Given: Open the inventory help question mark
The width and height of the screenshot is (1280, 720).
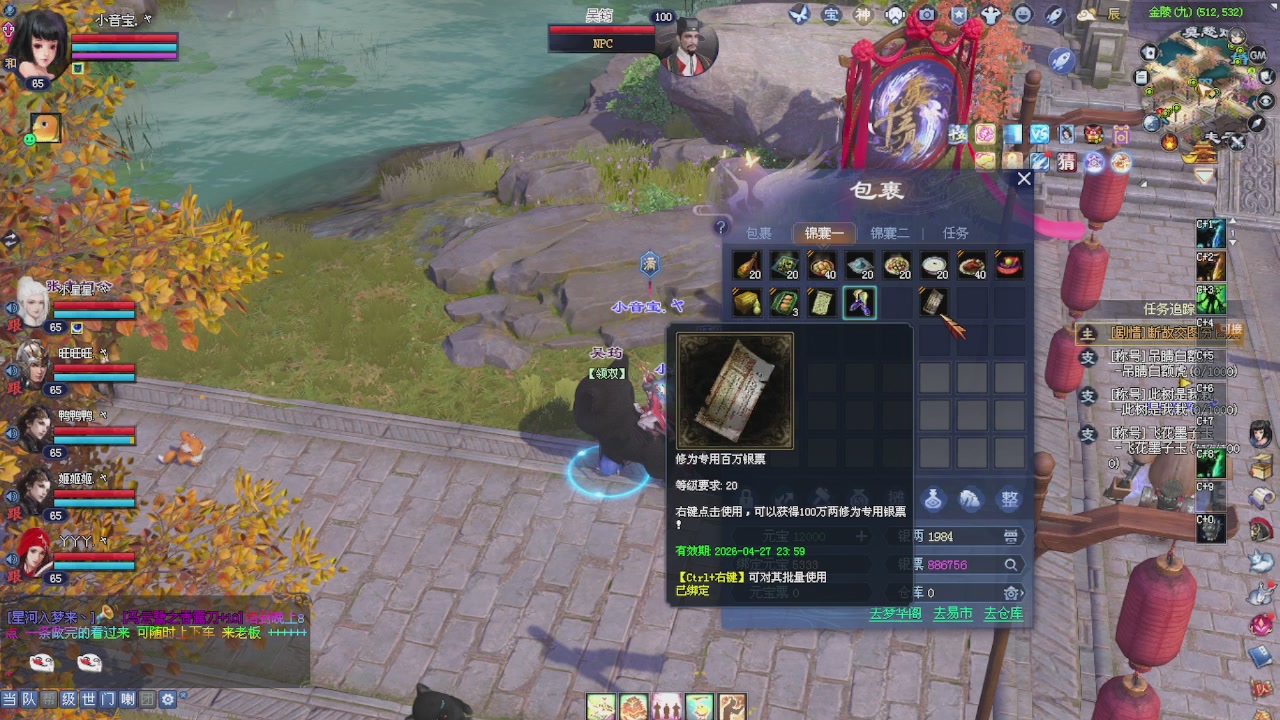Looking at the screenshot, I should point(720,228).
